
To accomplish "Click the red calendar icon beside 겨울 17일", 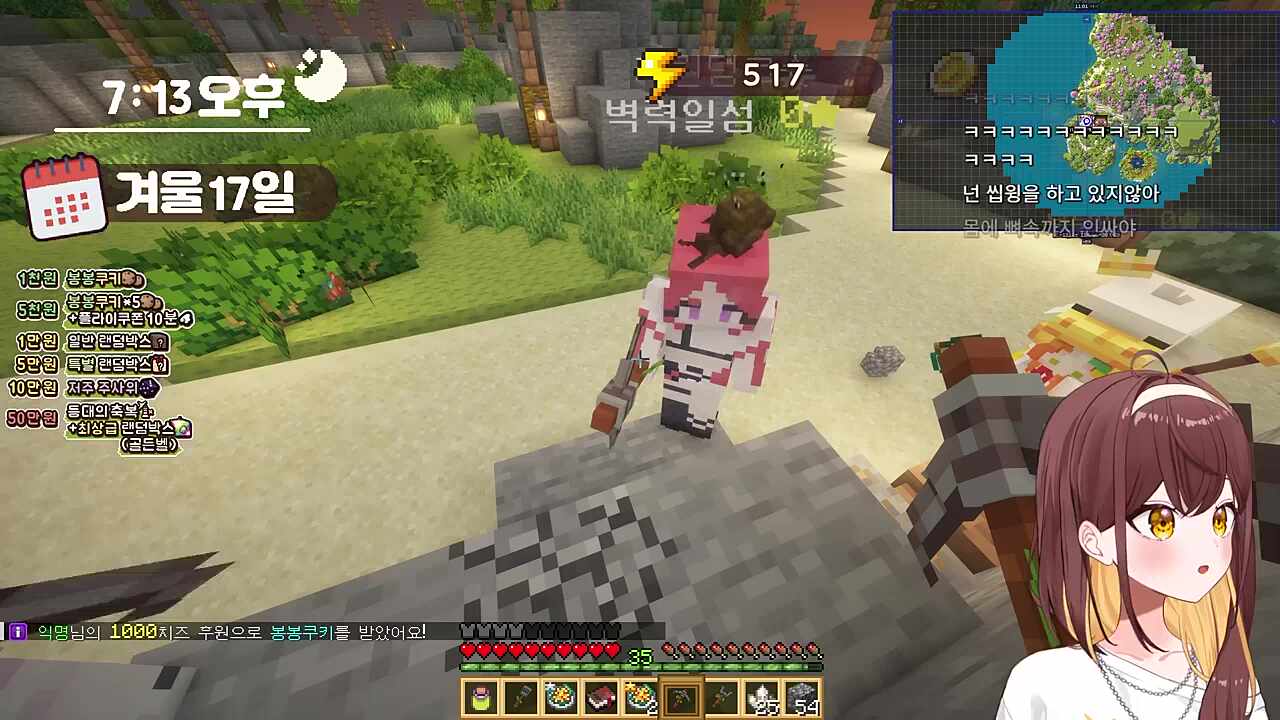I will (62, 198).
